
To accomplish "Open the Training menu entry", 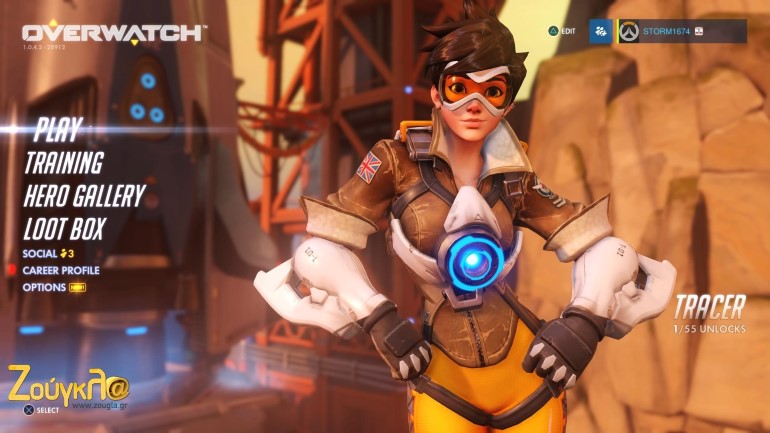I will point(63,162).
